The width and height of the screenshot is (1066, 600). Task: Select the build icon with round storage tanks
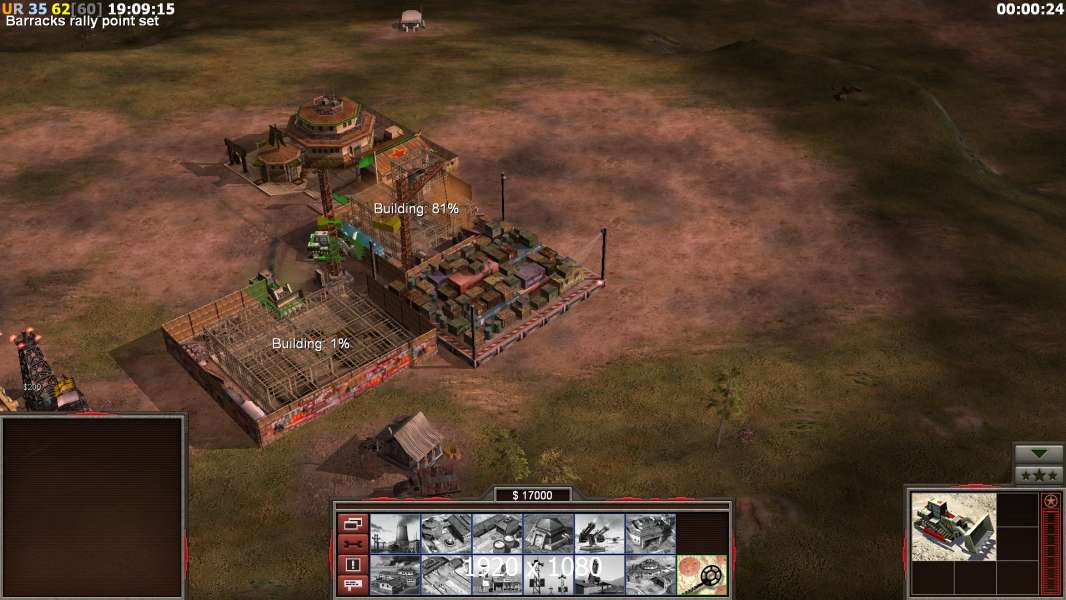(497, 533)
